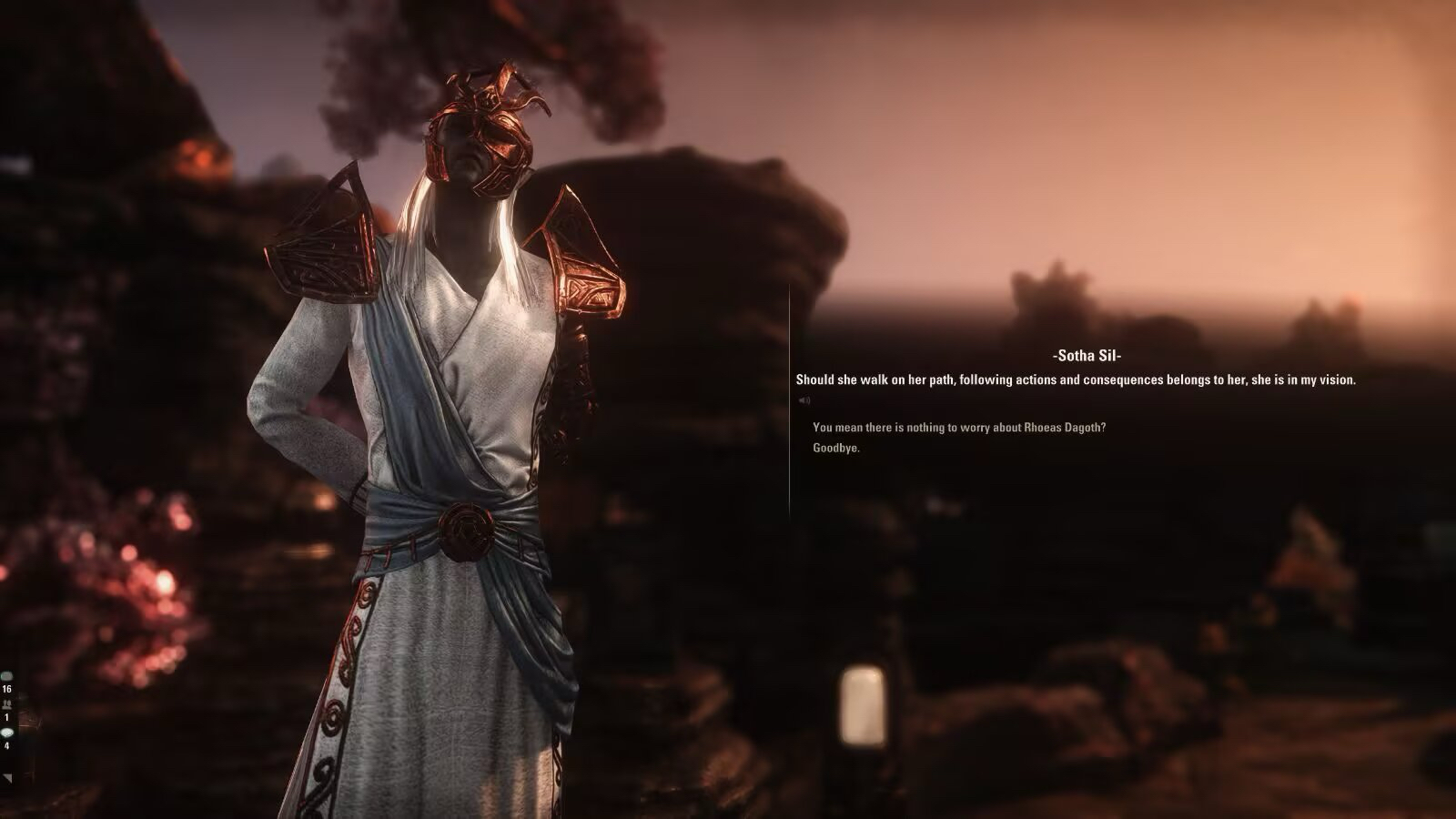The height and width of the screenshot is (819, 1456).
Task: Choose the Goodbye dialogue option
Action: (x=836, y=448)
